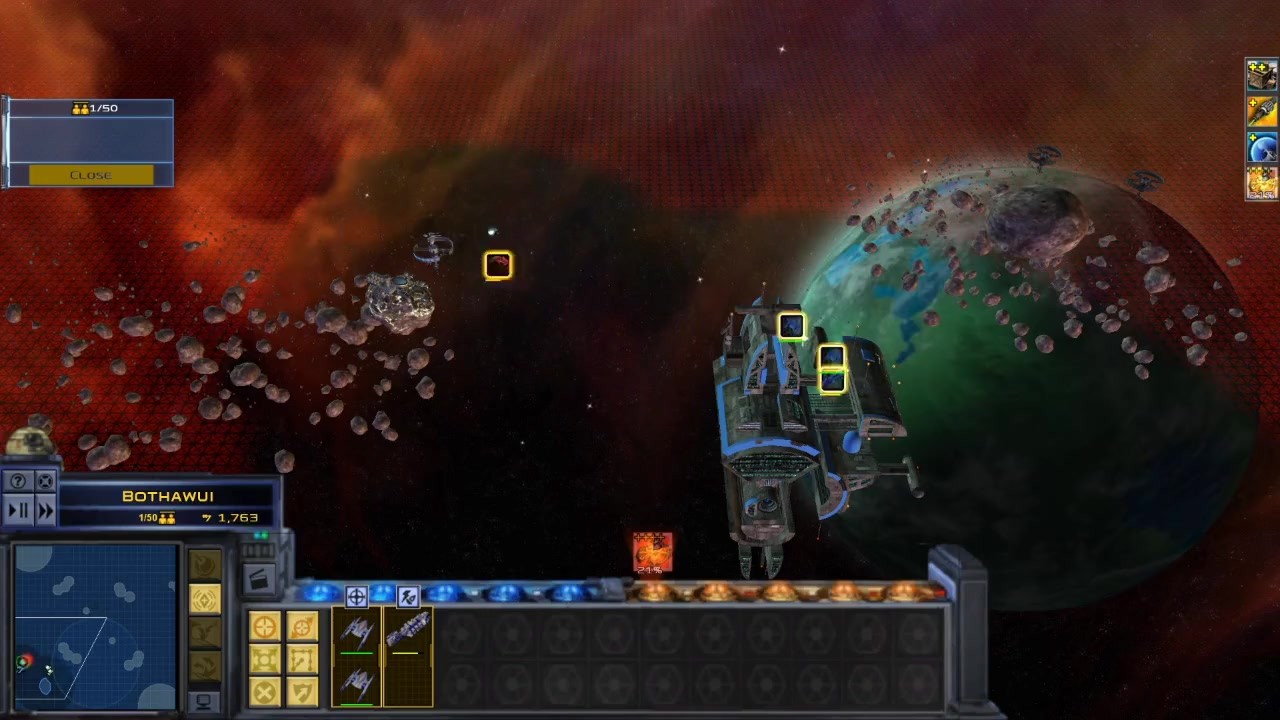Click the supply crate bonus icon
This screenshot has width=1280, height=720.
(x=1262, y=76)
